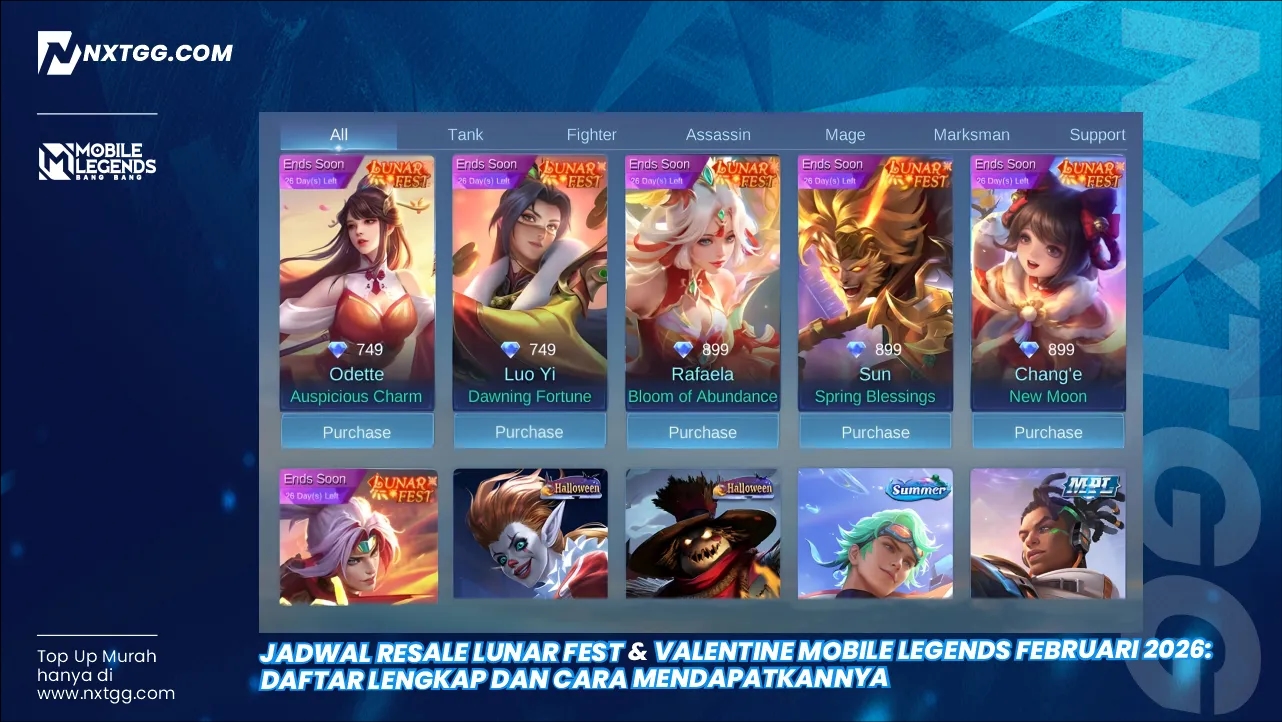Click the diamond icon beside Odette's 749 price
Viewport: 1282px width, 722px height.
(x=337, y=349)
